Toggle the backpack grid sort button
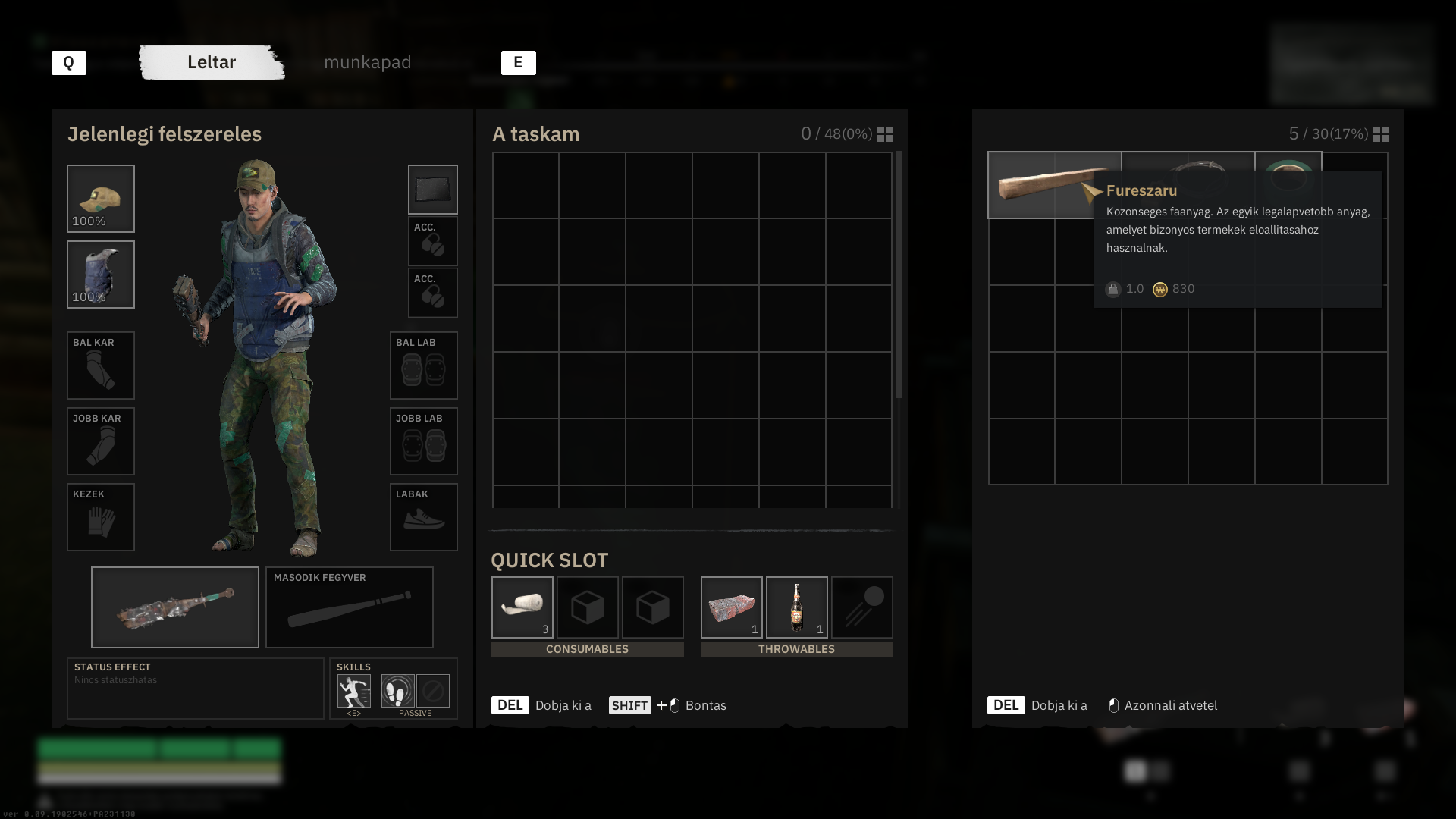Screen dimensions: 1456x819 [x=885, y=134]
